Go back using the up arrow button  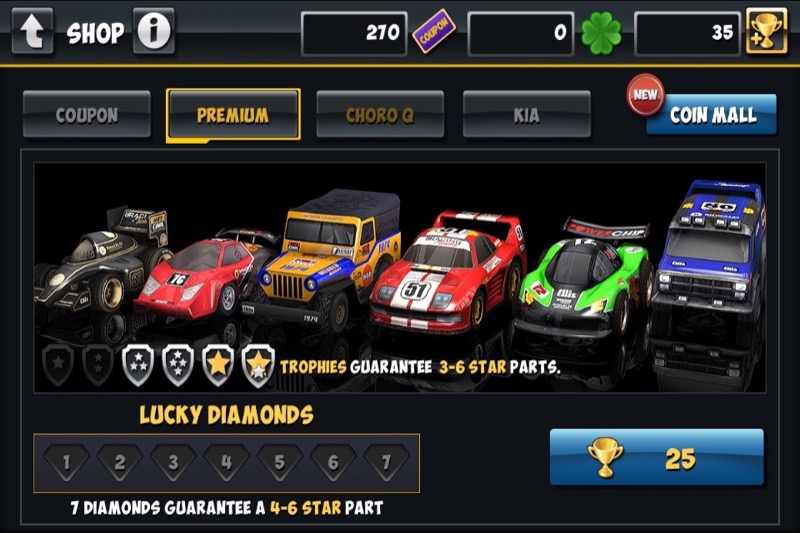coord(32,32)
